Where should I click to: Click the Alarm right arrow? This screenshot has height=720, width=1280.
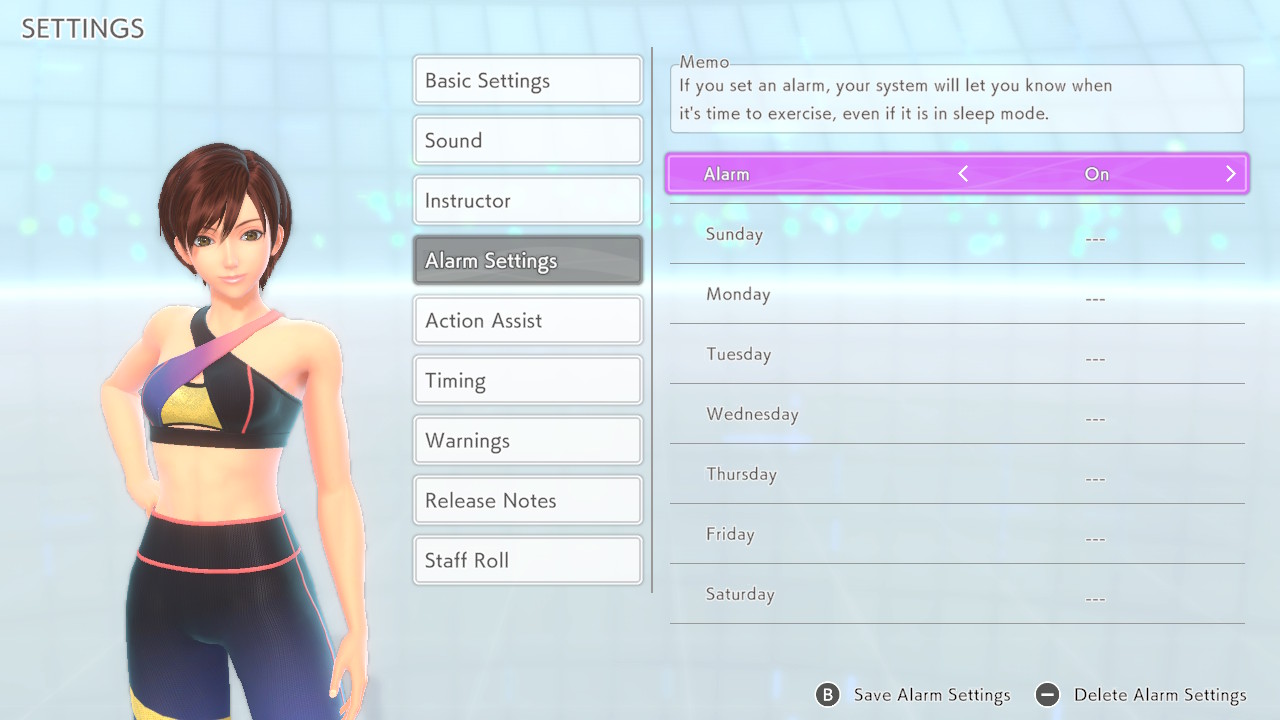click(x=1230, y=174)
